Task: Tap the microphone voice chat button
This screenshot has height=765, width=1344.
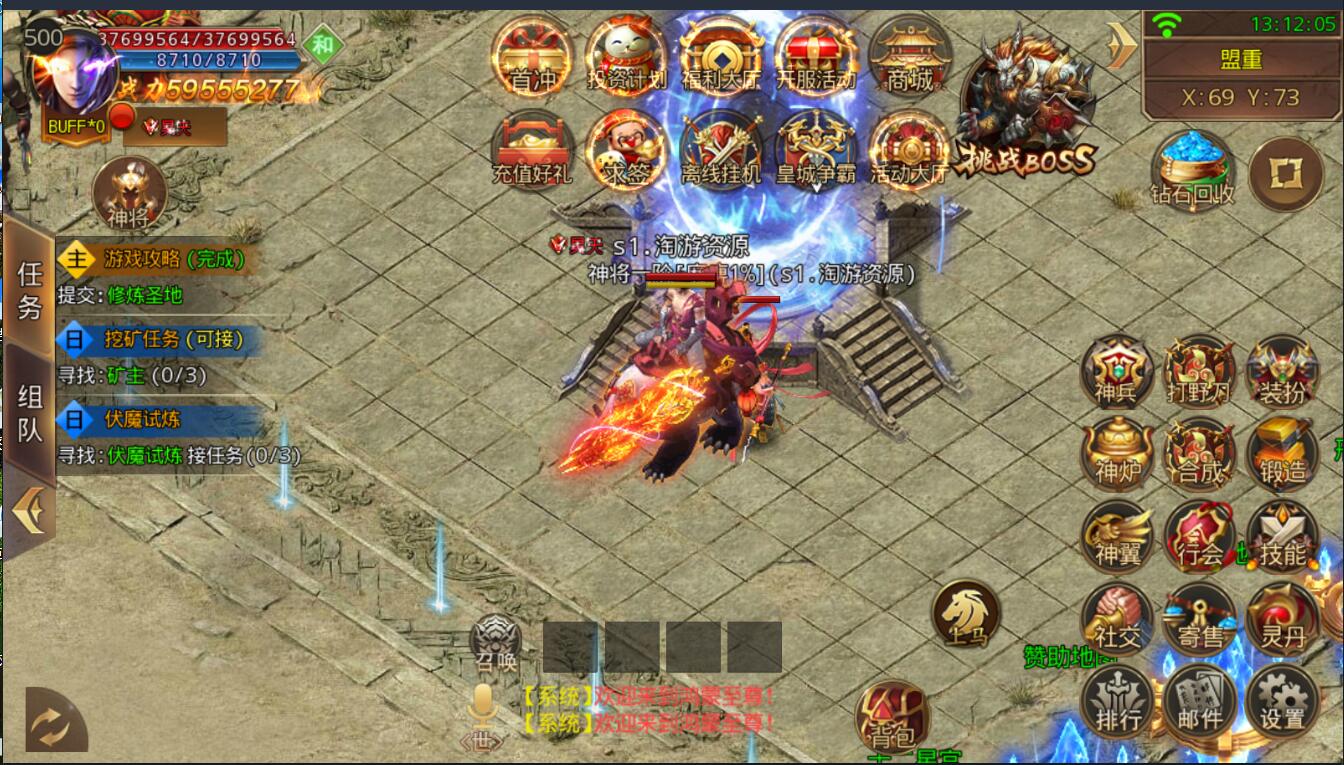Action: point(482,706)
